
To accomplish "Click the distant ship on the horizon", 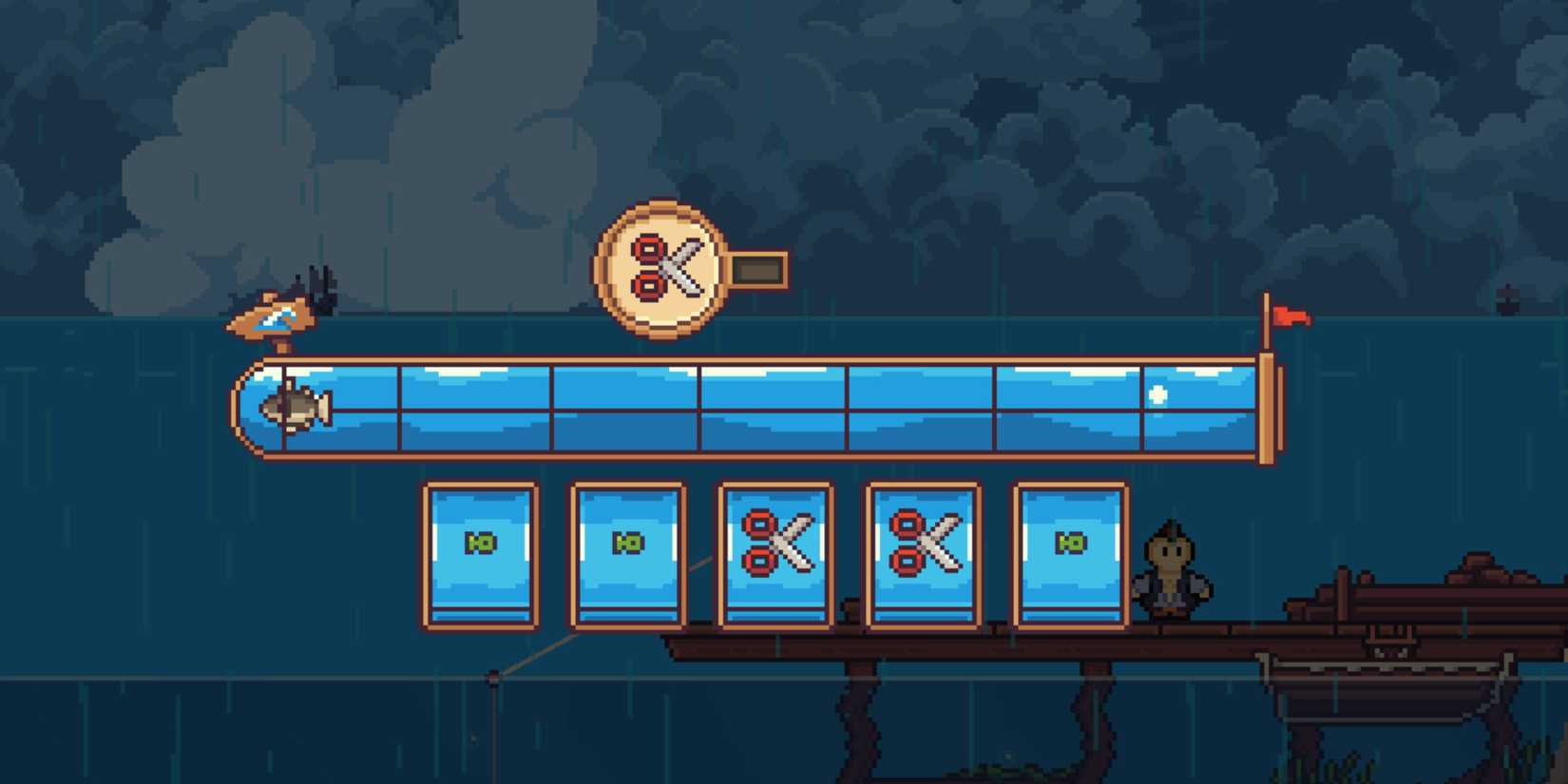I will [x=1507, y=300].
